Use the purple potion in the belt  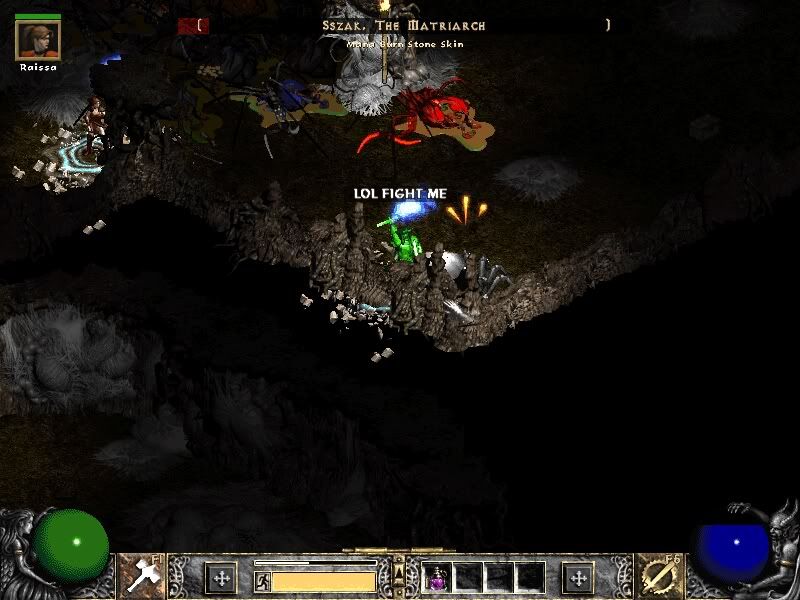click(x=438, y=577)
